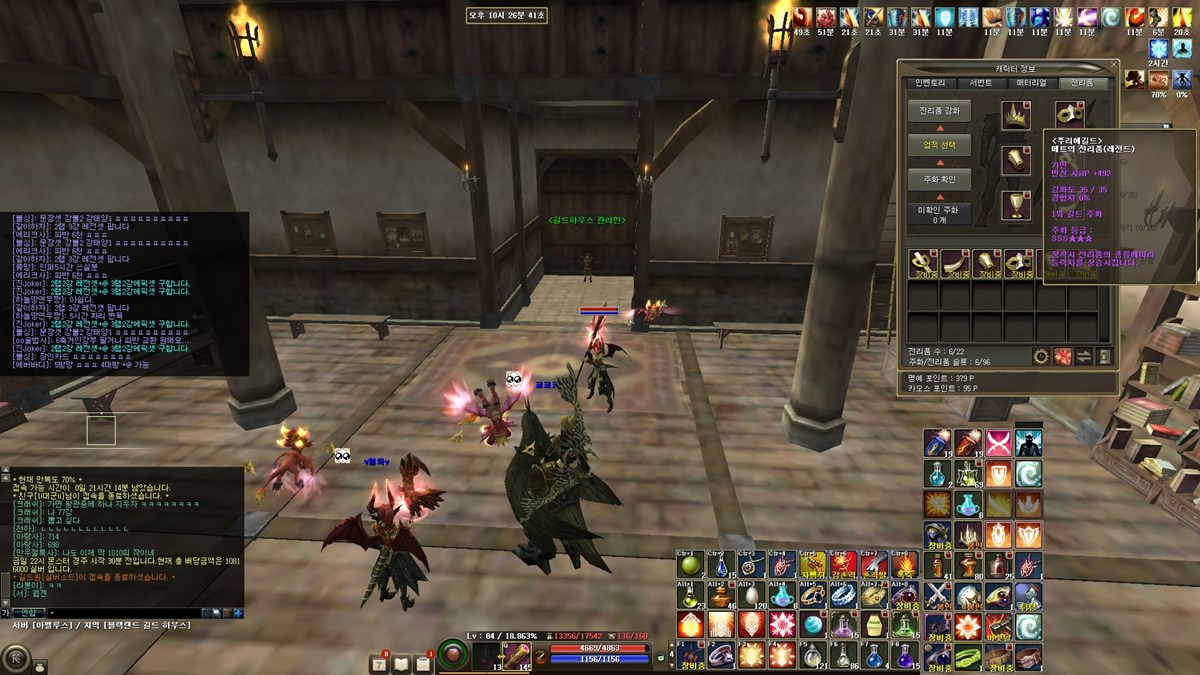Click the red gift box icon
This screenshot has width=1200, height=675.
(x=1062, y=356)
